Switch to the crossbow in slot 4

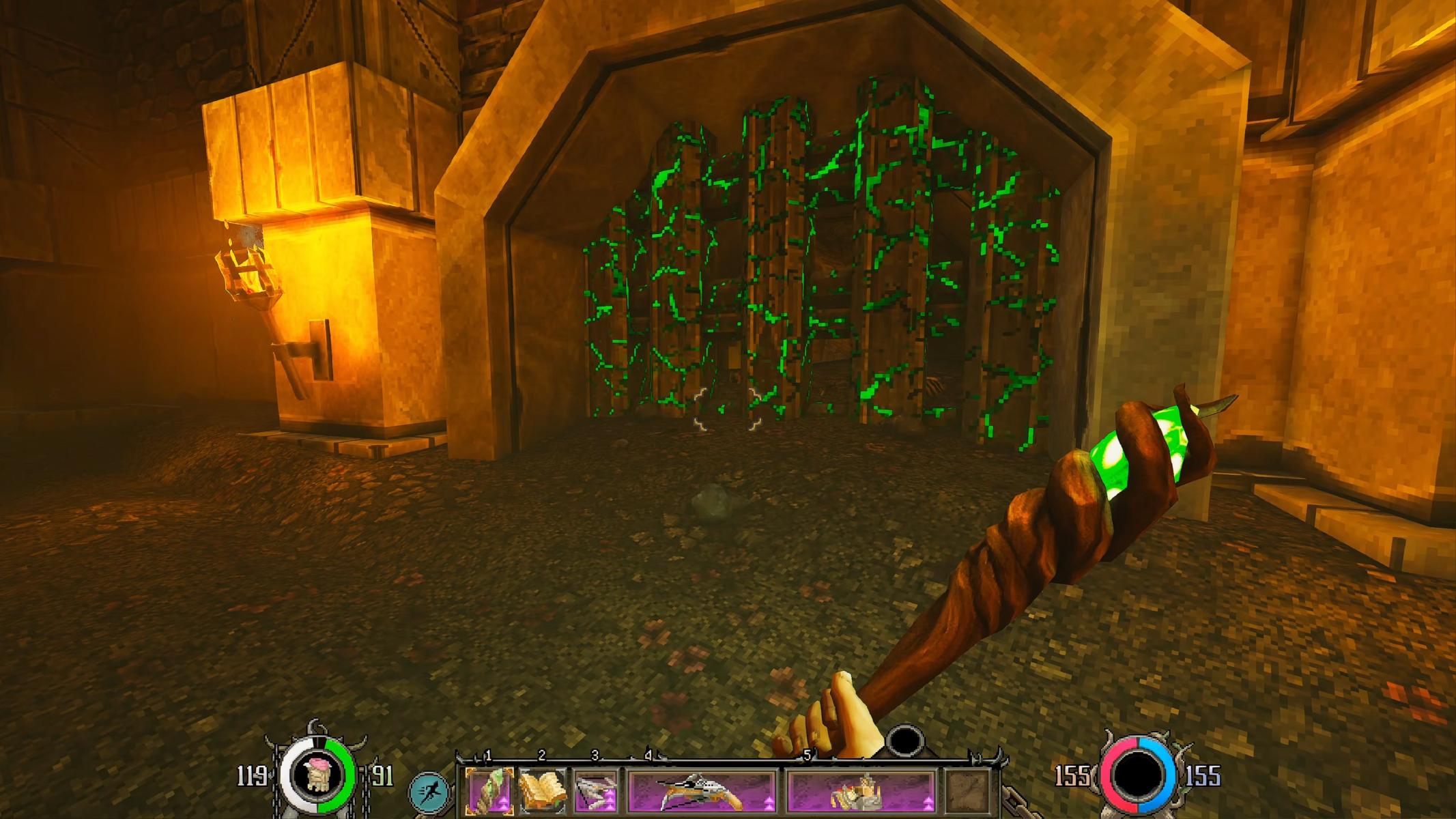pos(701,790)
